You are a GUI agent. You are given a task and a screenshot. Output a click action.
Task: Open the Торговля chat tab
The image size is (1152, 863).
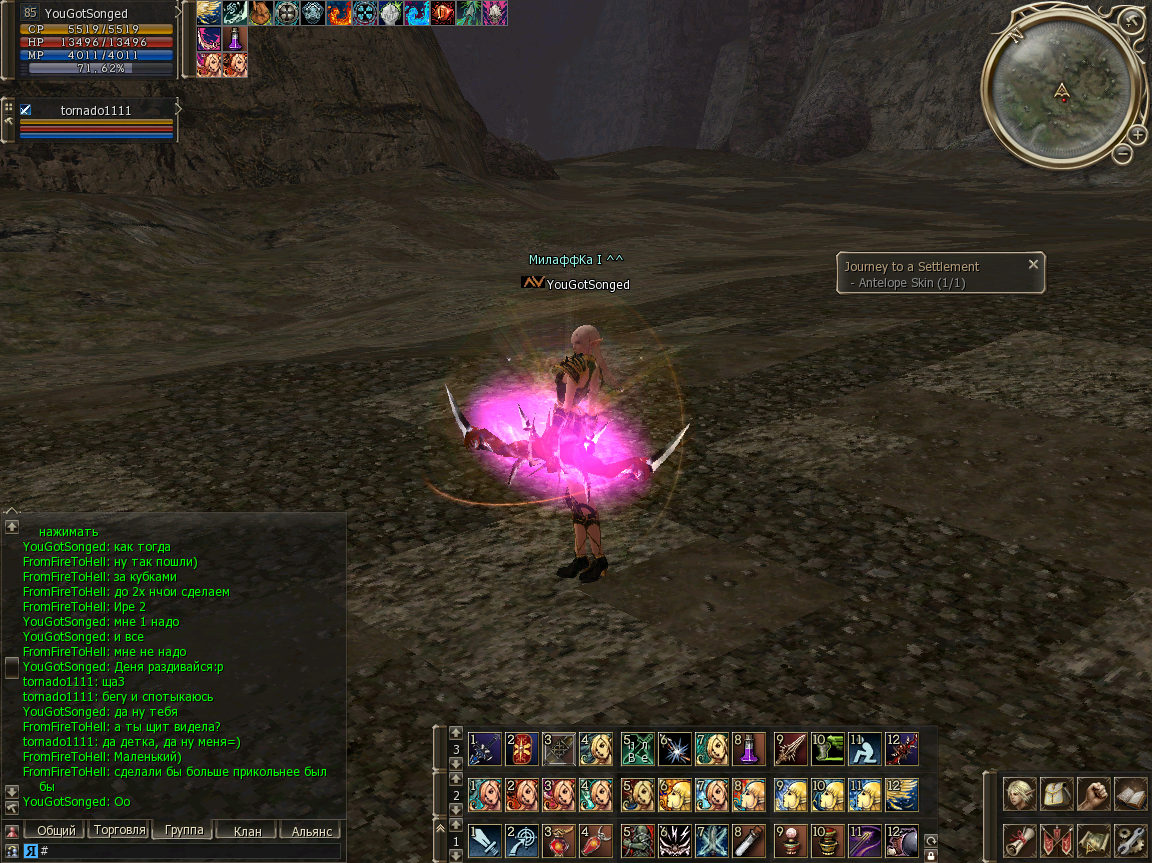point(119,830)
